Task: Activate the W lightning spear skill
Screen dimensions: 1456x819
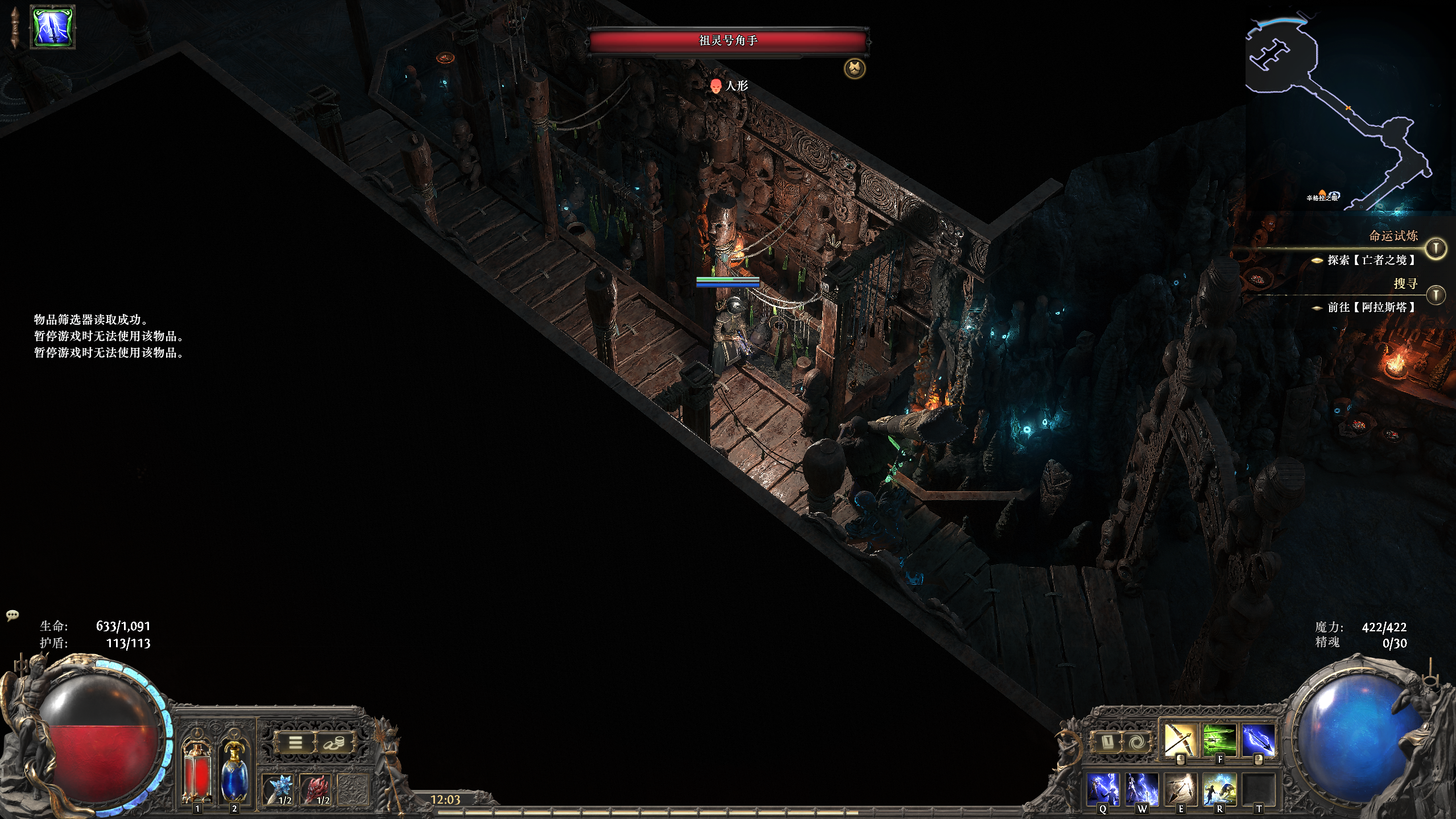Action: pos(1142,789)
